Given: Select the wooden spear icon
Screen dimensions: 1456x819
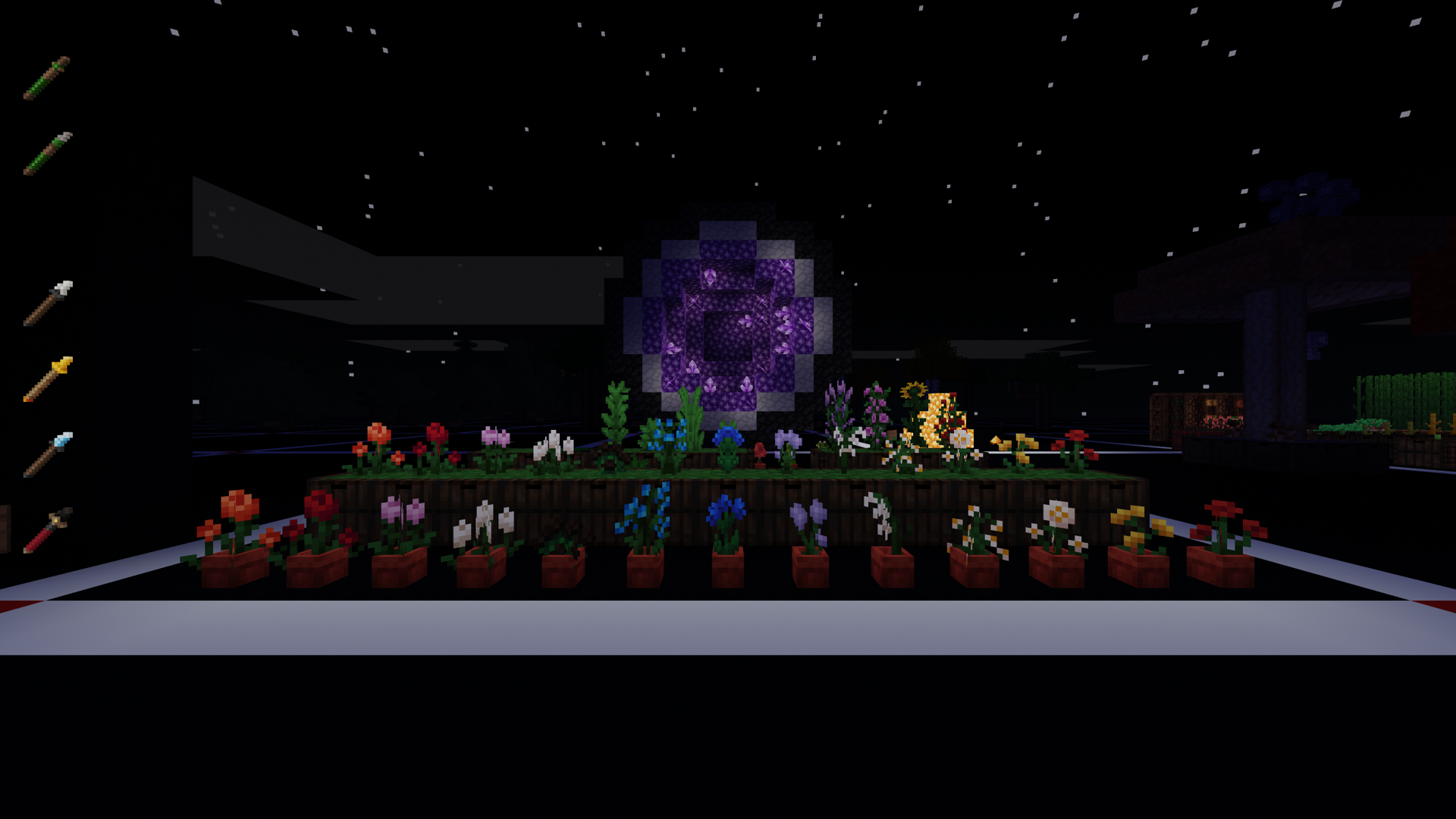Looking at the screenshot, I should tap(47, 77).
